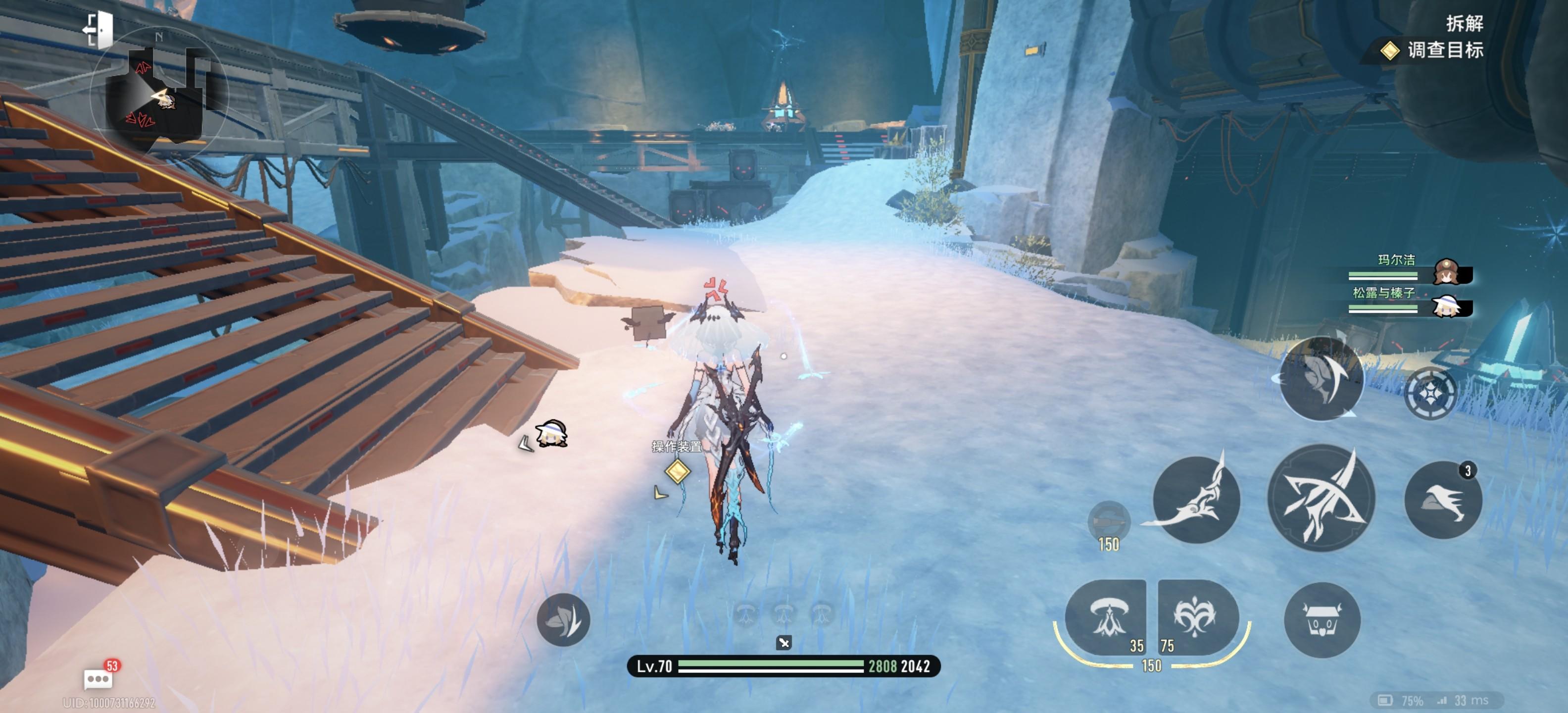Activate the main blade attack button
The width and height of the screenshot is (1568, 713).
pyautogui.click(x=1321, y=498)
